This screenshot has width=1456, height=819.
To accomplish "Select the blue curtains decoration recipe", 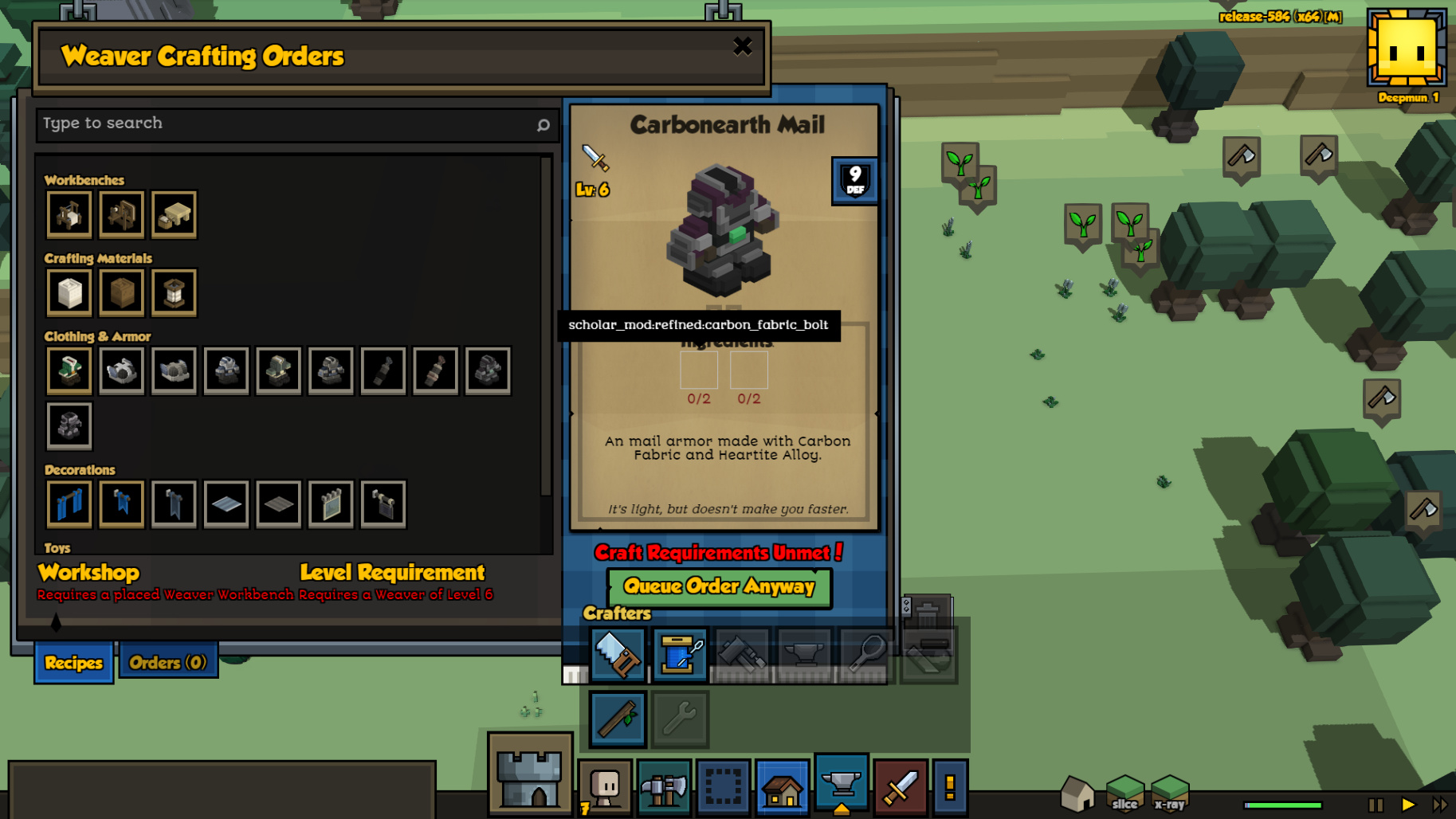I will (69, 504).
